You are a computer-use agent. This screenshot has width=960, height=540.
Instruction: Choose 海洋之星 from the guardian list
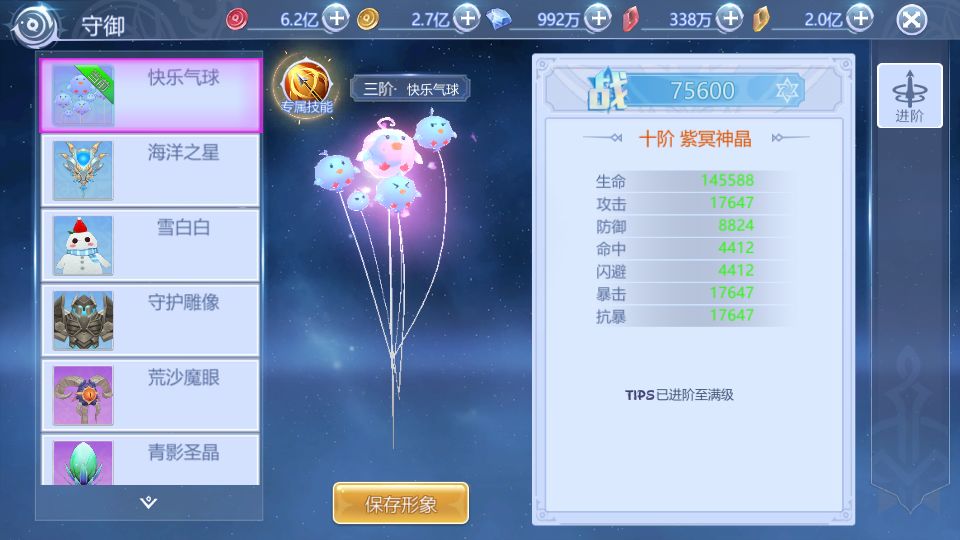[150, 171]
